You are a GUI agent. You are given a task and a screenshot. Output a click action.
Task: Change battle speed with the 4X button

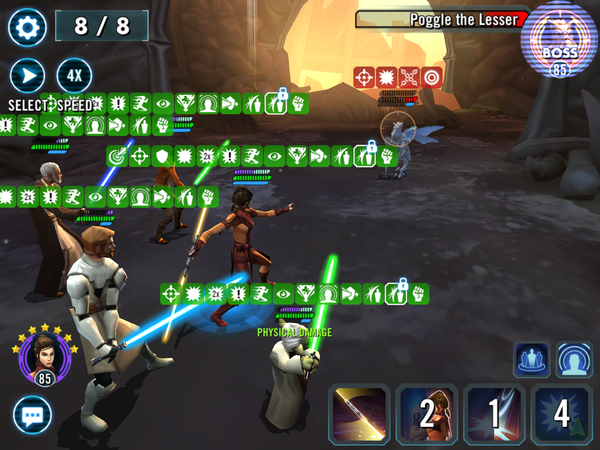click(x=73, y=76)
